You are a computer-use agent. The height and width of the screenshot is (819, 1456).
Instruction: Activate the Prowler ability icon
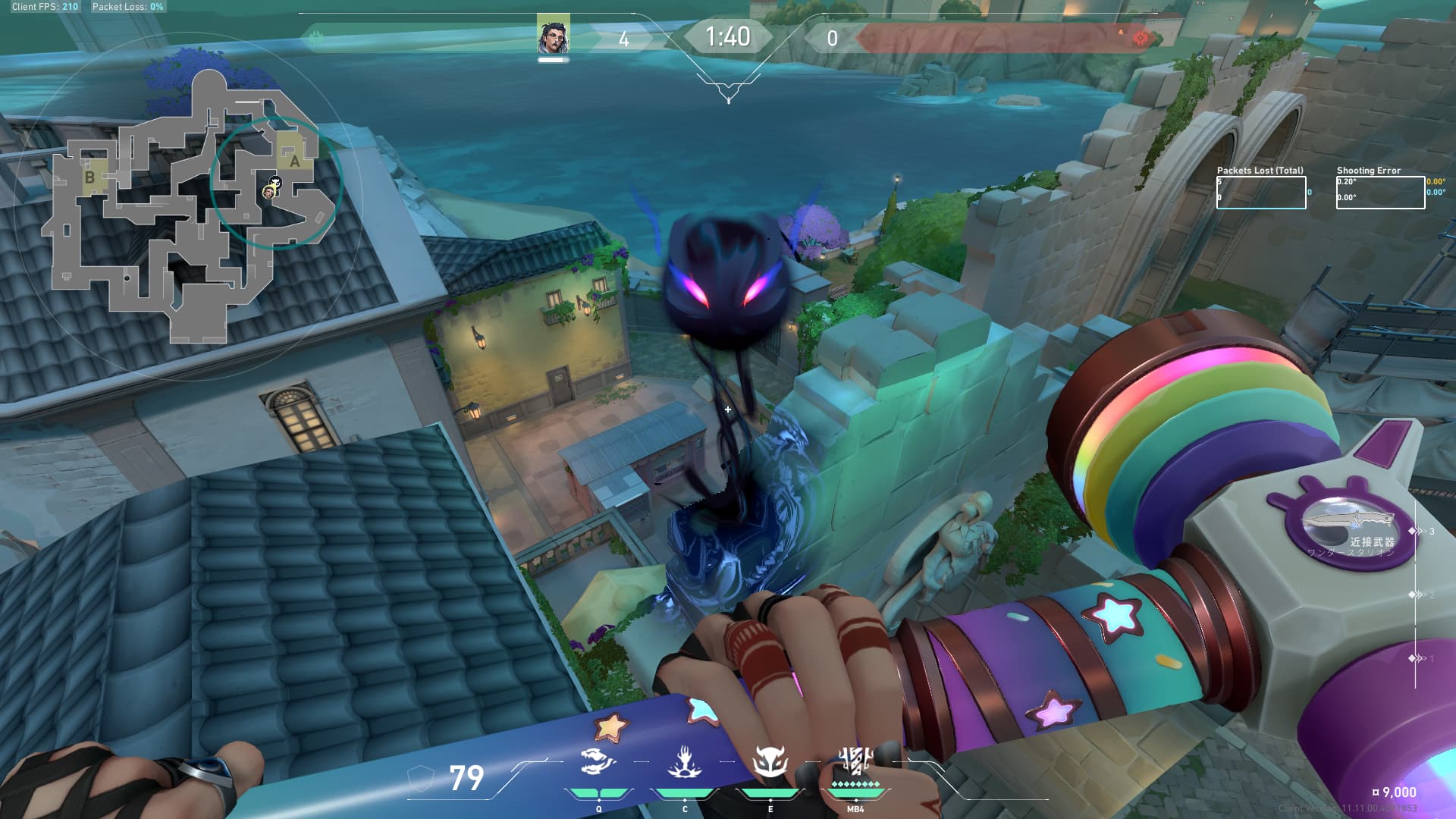pyautogui.click(x=684, y=762)
